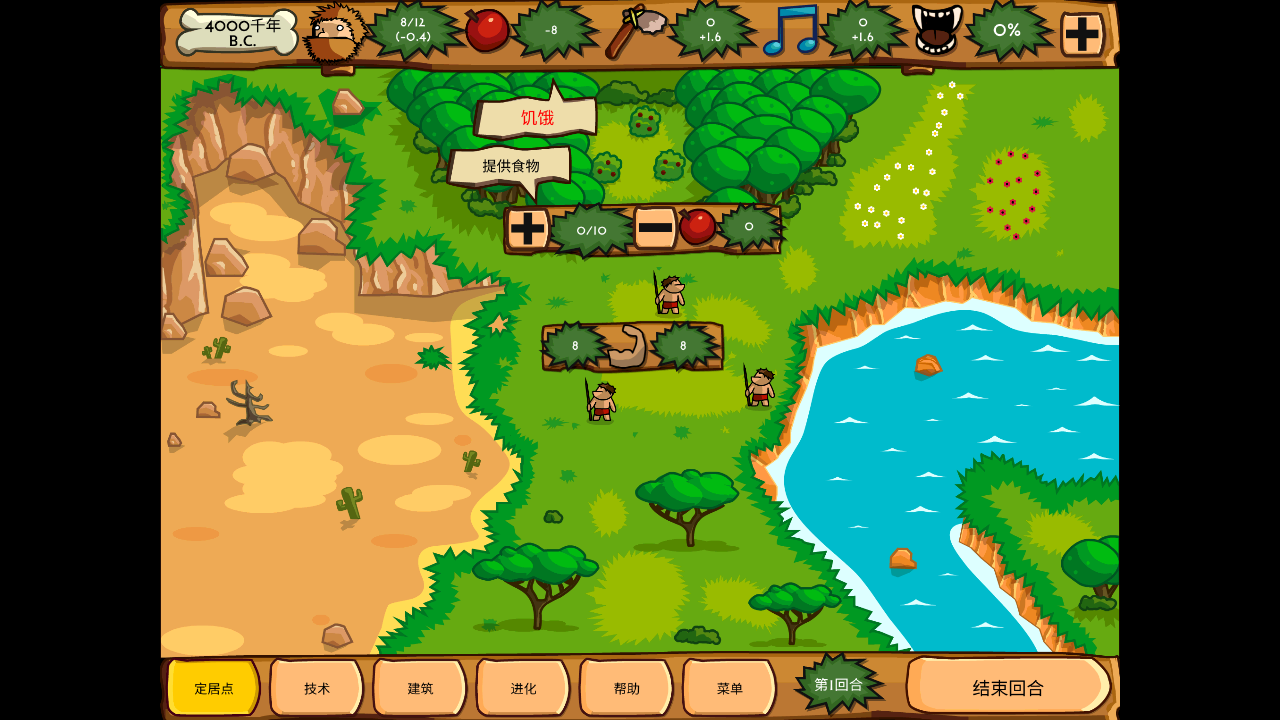Click the fanged mouth danger icon

(x=936, y=30)
